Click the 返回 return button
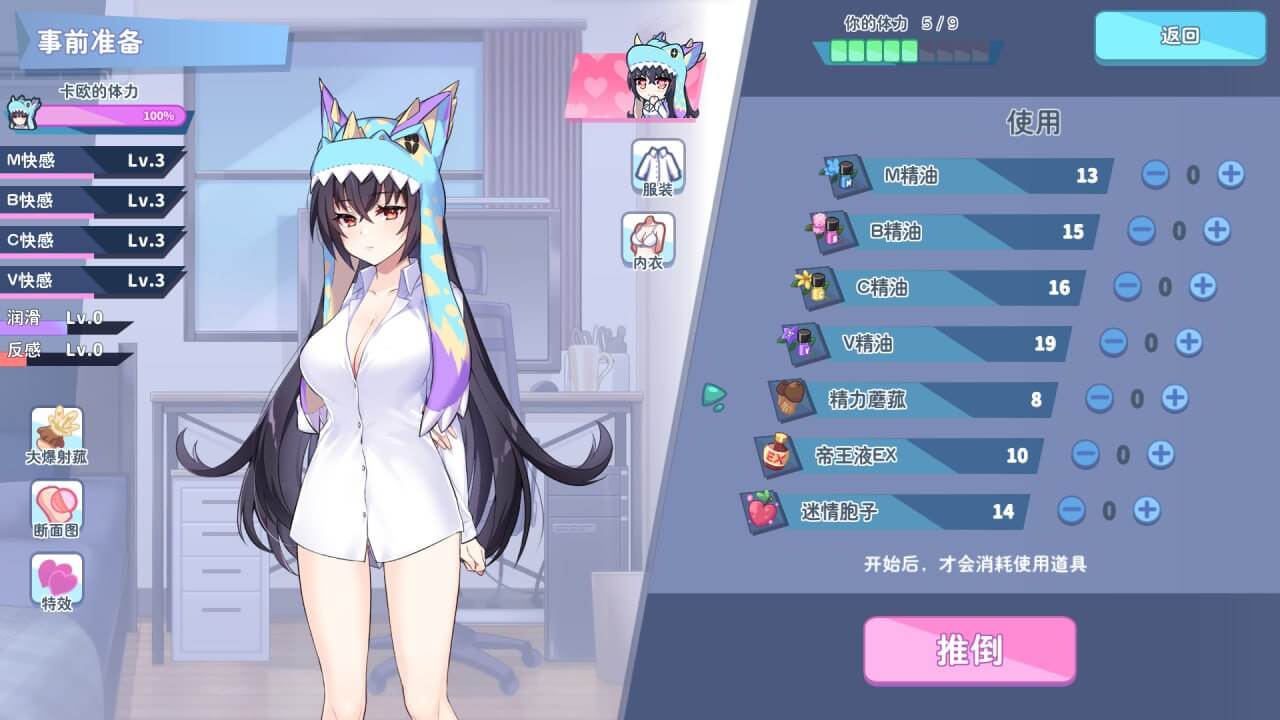Screen dimensions: 1280x720 pos(1179,36)
